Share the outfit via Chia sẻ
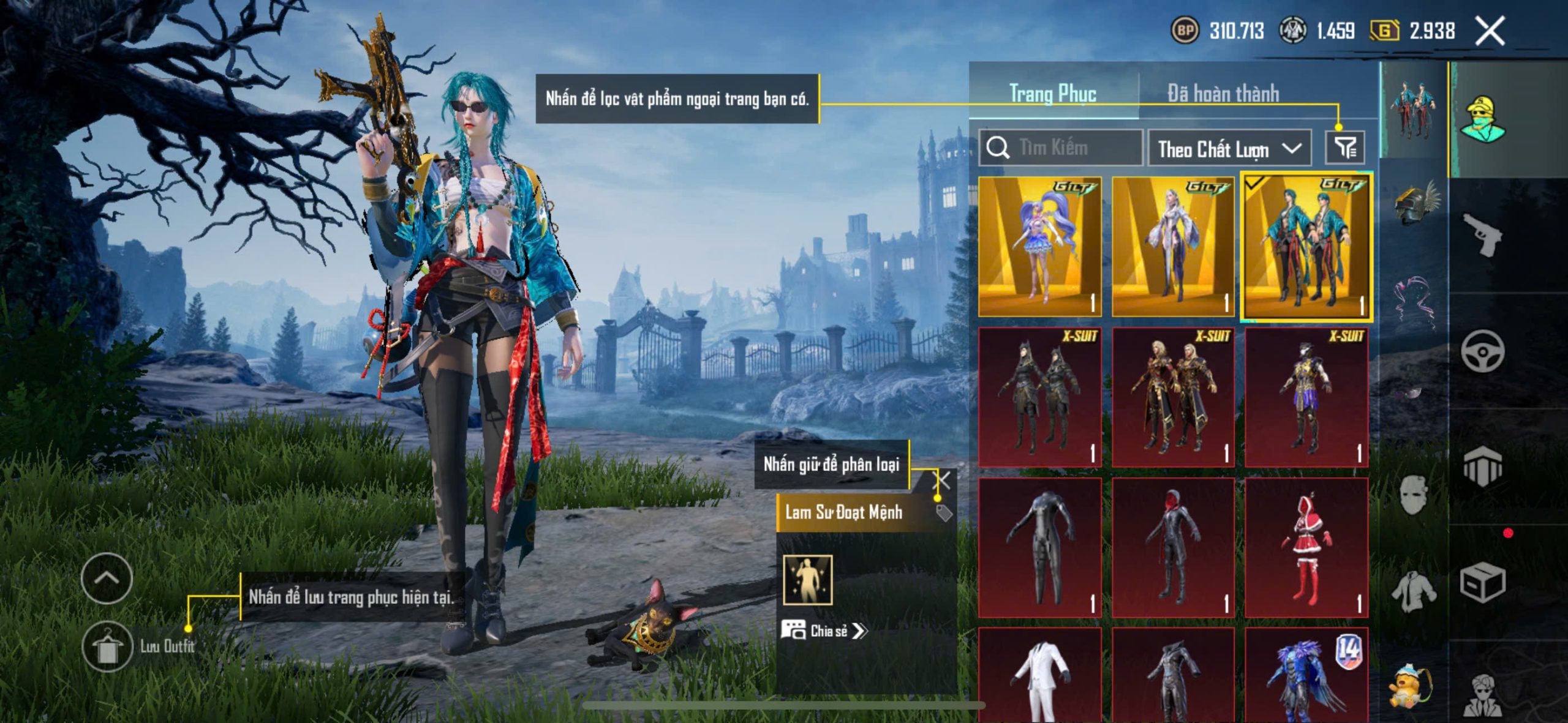This screenshot has height=723, width=1568. point(824,631)
